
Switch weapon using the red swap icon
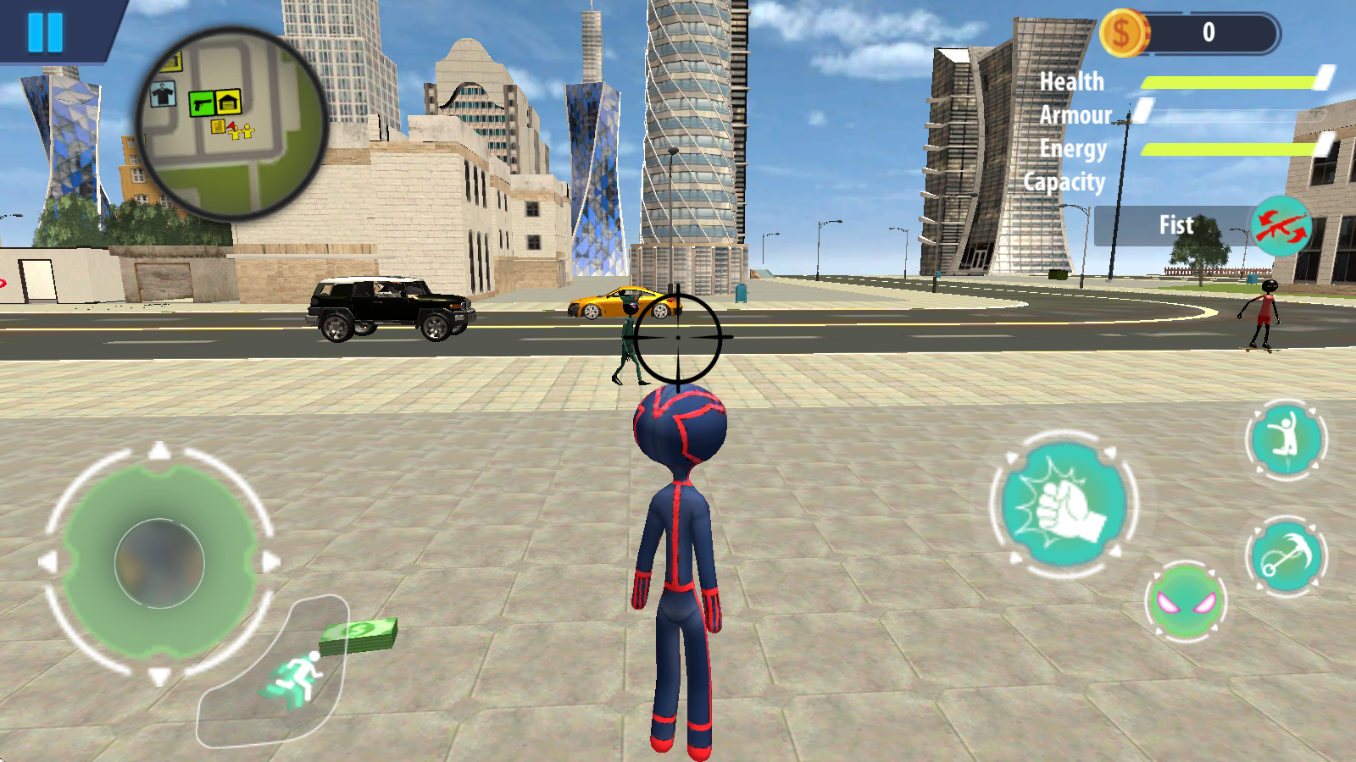tap(1281, 226)
